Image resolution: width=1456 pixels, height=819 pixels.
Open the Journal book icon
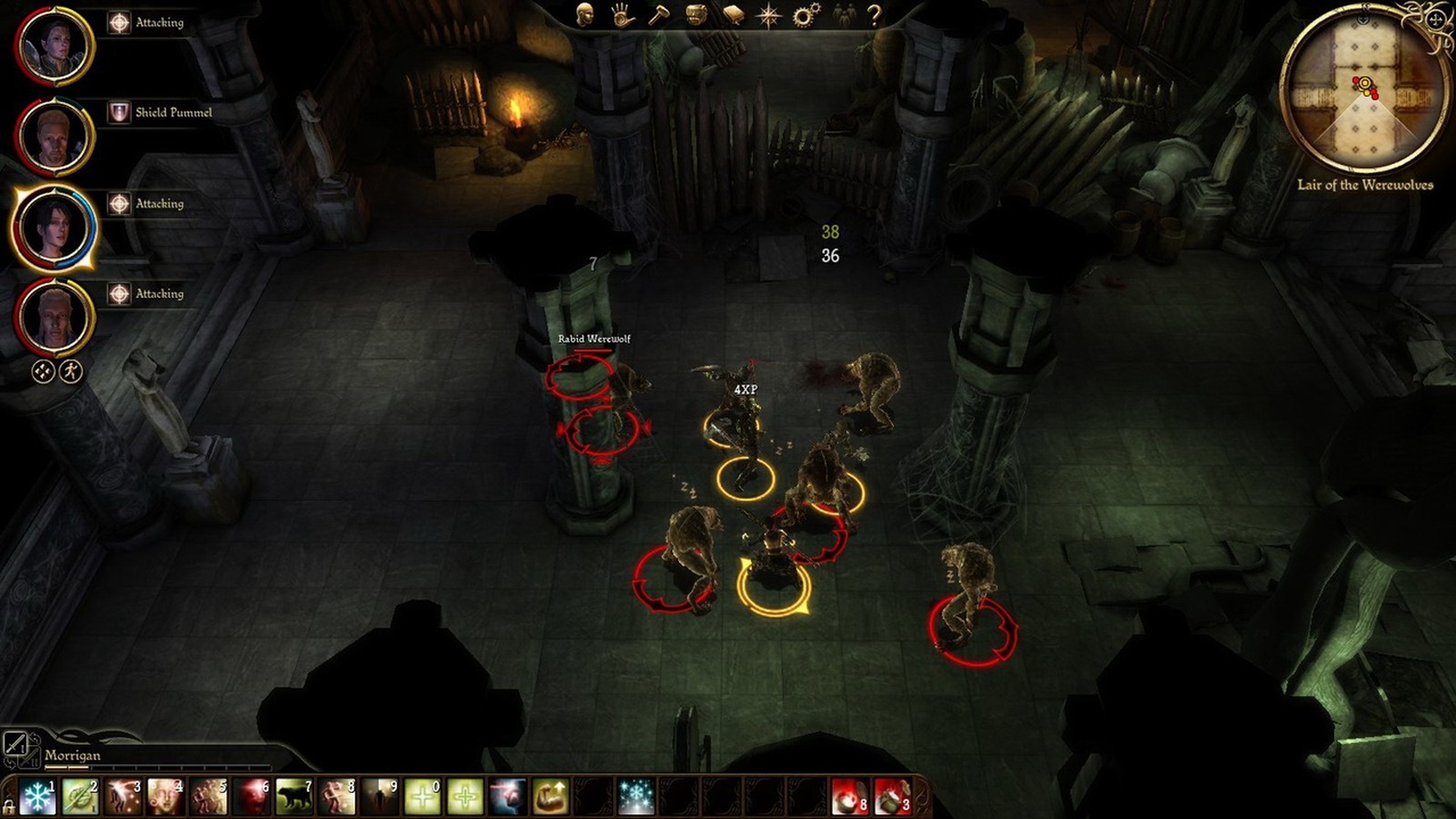click(x=733, y=15)
